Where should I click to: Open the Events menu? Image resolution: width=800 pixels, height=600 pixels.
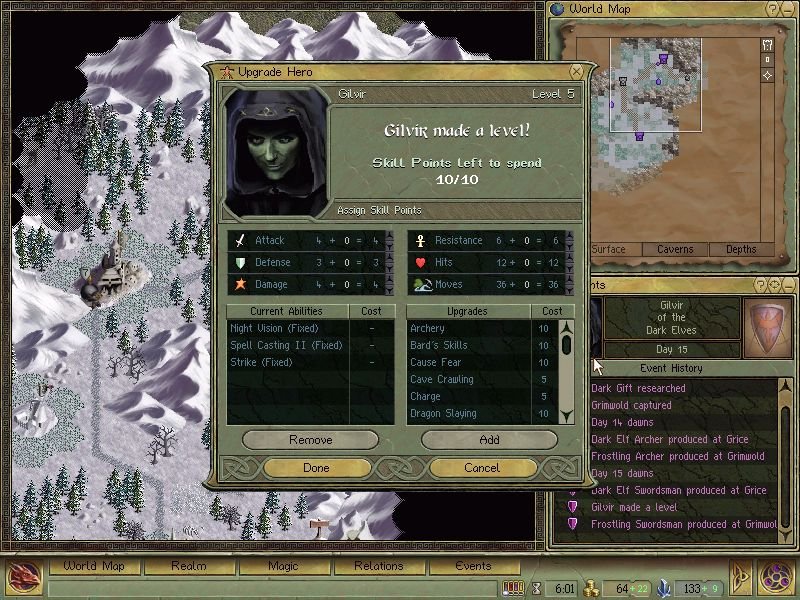473,566
